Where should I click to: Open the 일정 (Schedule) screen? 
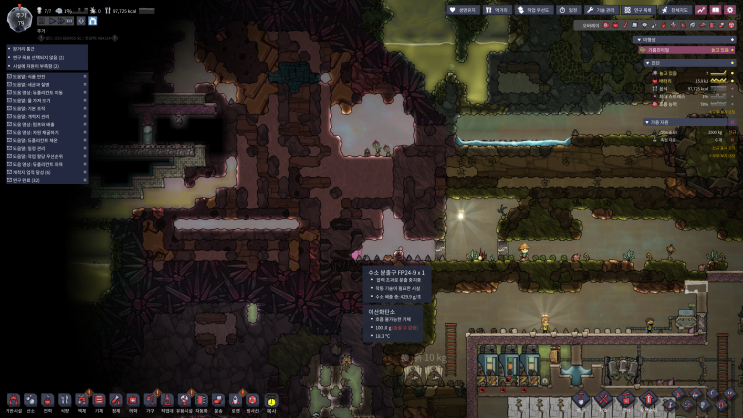click(568, 9)
